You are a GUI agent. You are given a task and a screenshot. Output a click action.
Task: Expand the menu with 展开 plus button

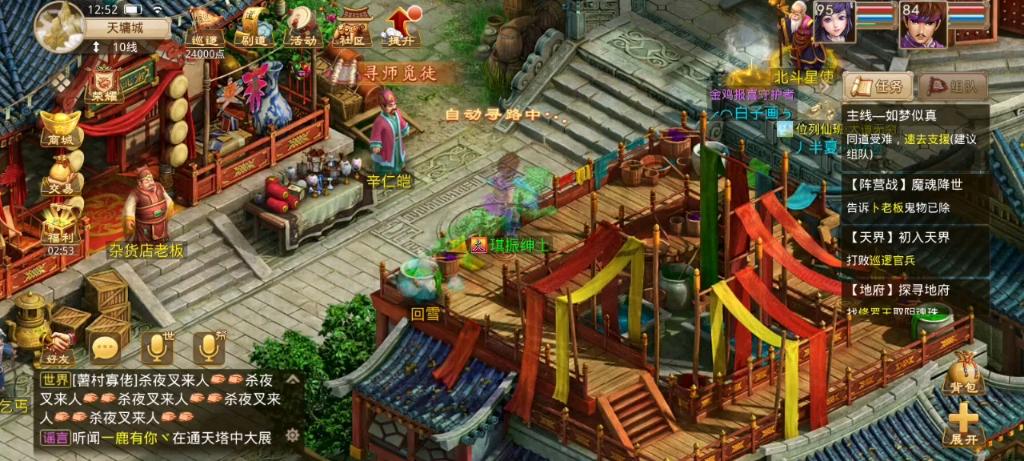click(x=963, y=425)
